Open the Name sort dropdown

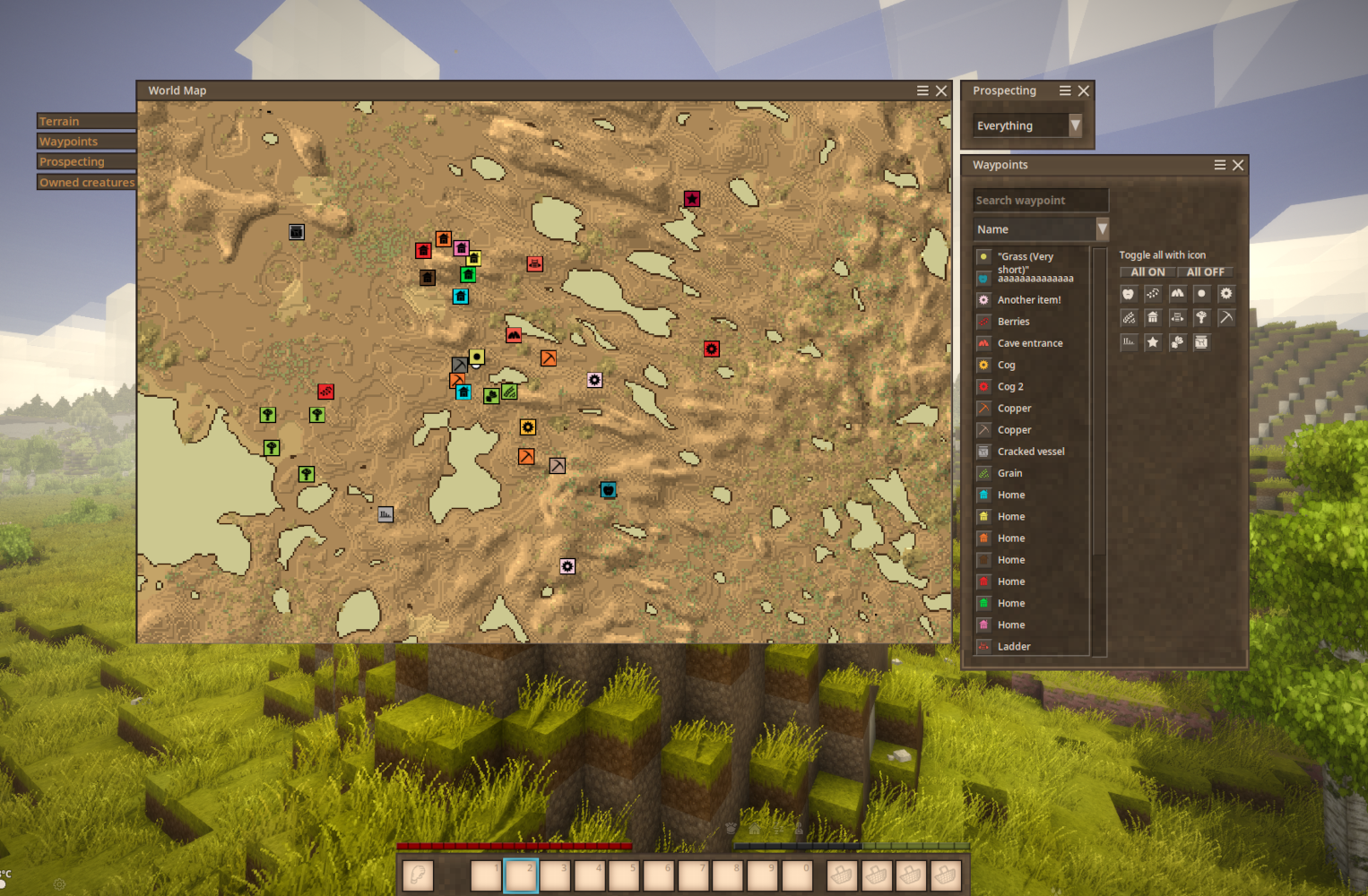1040,229
